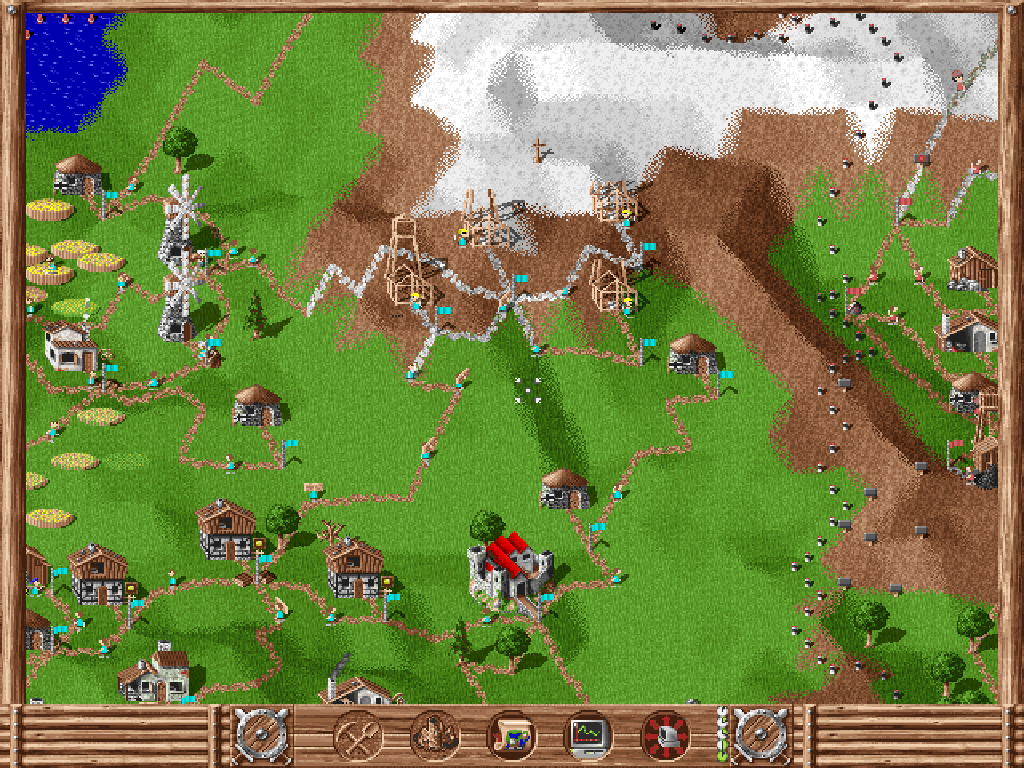
Task: Open the map scroll overview
Action: coord(511,736)
